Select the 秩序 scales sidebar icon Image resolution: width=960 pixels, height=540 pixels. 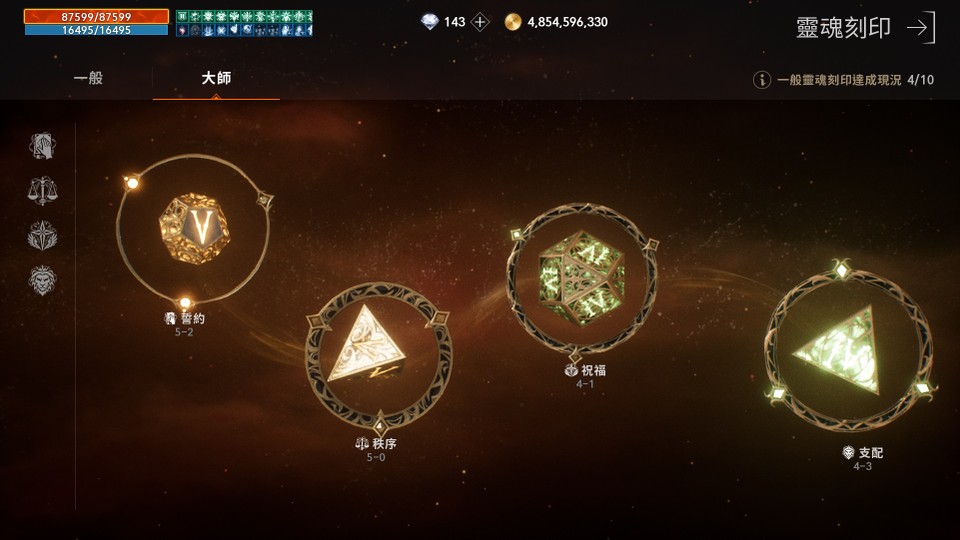point(42,191)
